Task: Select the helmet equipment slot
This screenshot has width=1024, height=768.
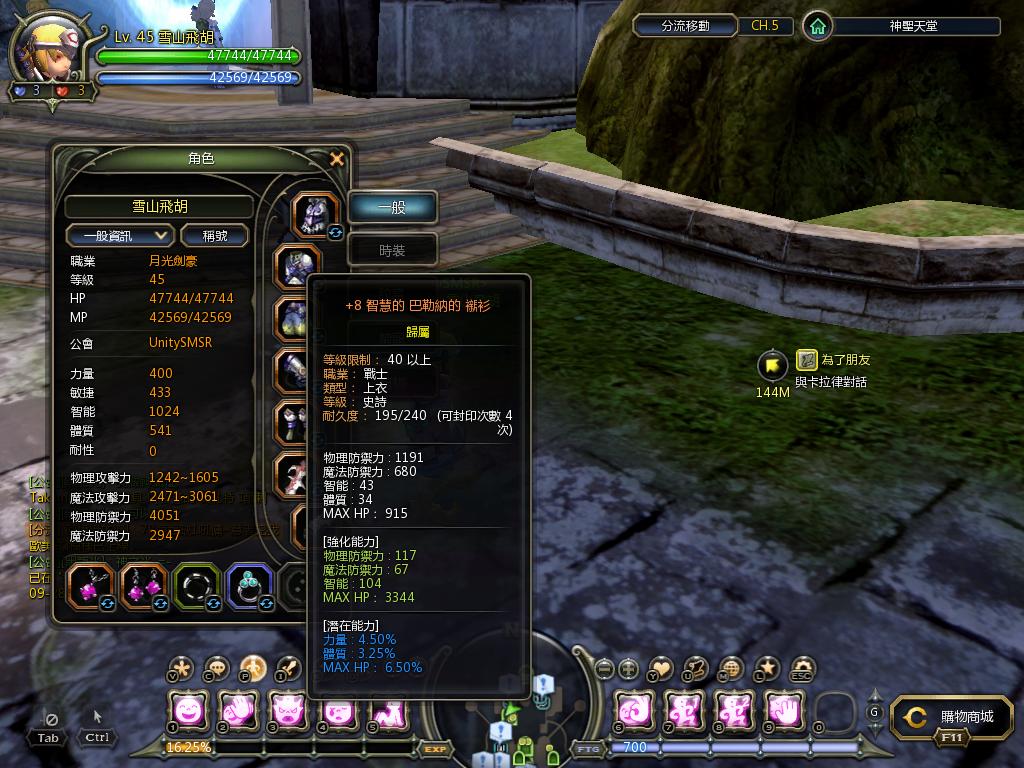Action: tap(314, 215)
